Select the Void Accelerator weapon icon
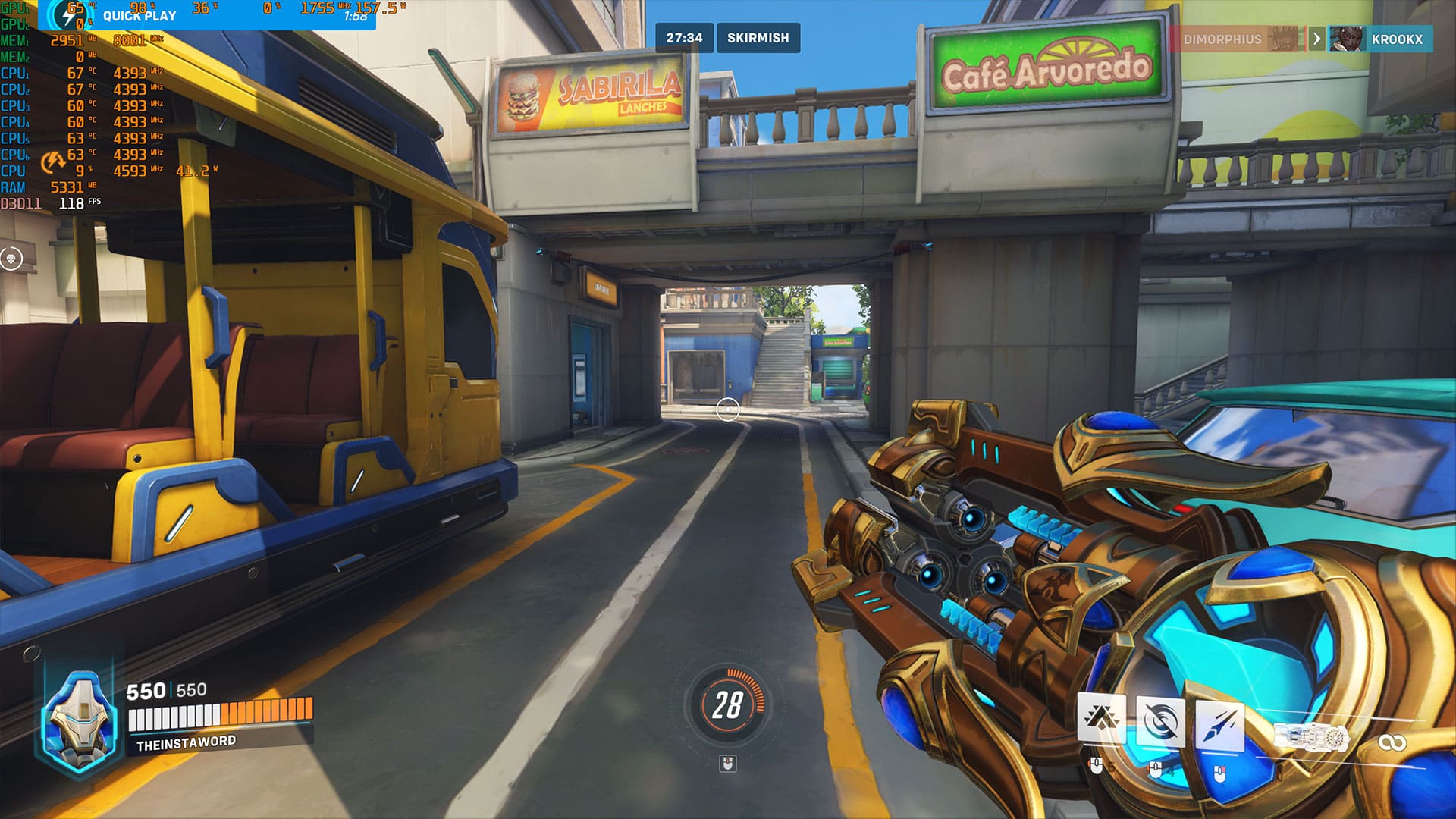The image size is (1456, 819). coord(1311,736)
